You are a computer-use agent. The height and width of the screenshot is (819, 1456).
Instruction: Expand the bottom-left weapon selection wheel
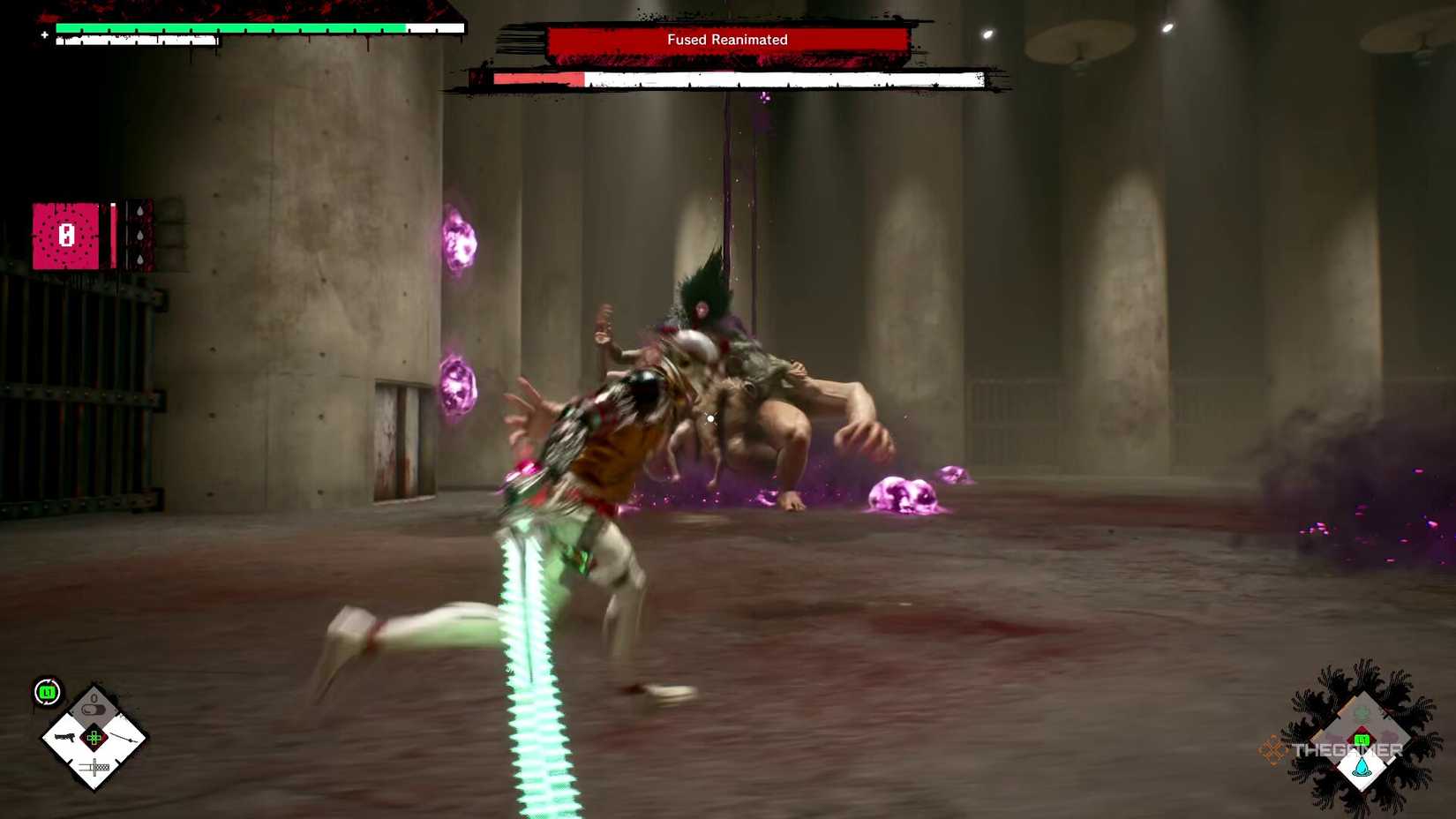93,740
